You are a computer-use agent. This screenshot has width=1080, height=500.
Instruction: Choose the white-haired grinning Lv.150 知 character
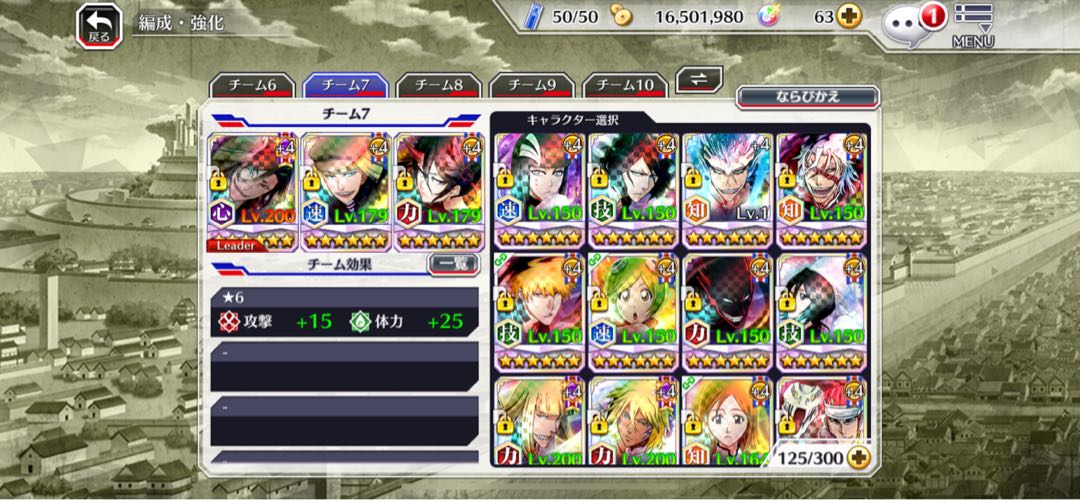coord(823,192)
